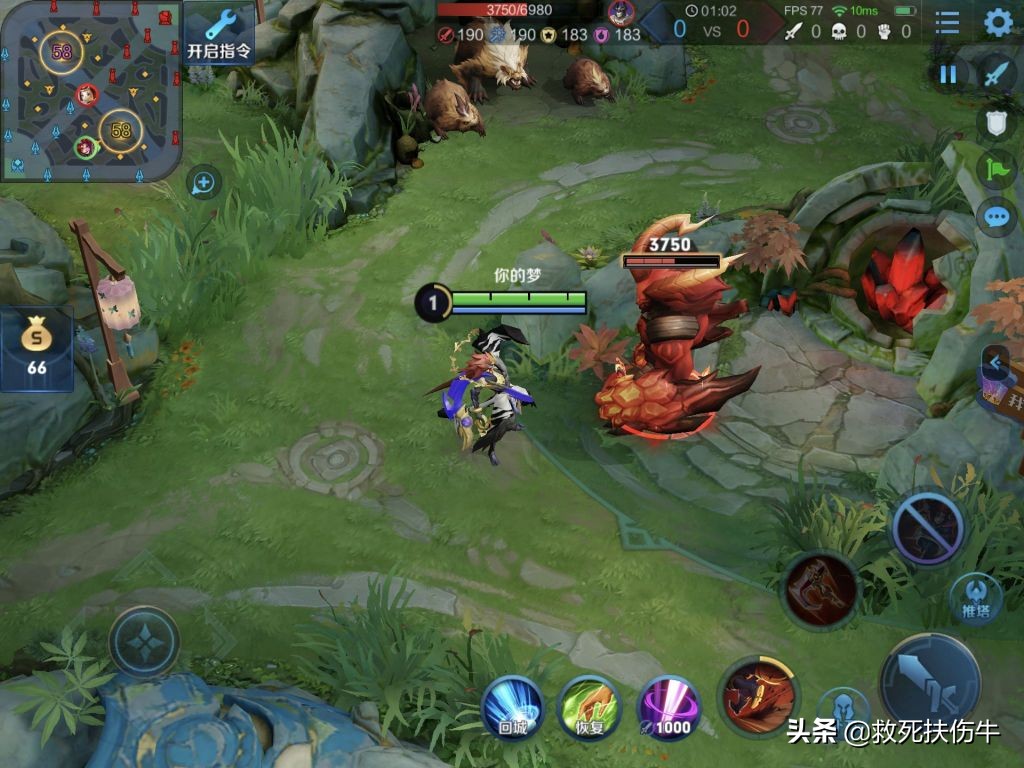Activate the second hero skill above the first
Image resolution: width=1024 pixels, height=768 pixels.
click(x=821, y=589)
